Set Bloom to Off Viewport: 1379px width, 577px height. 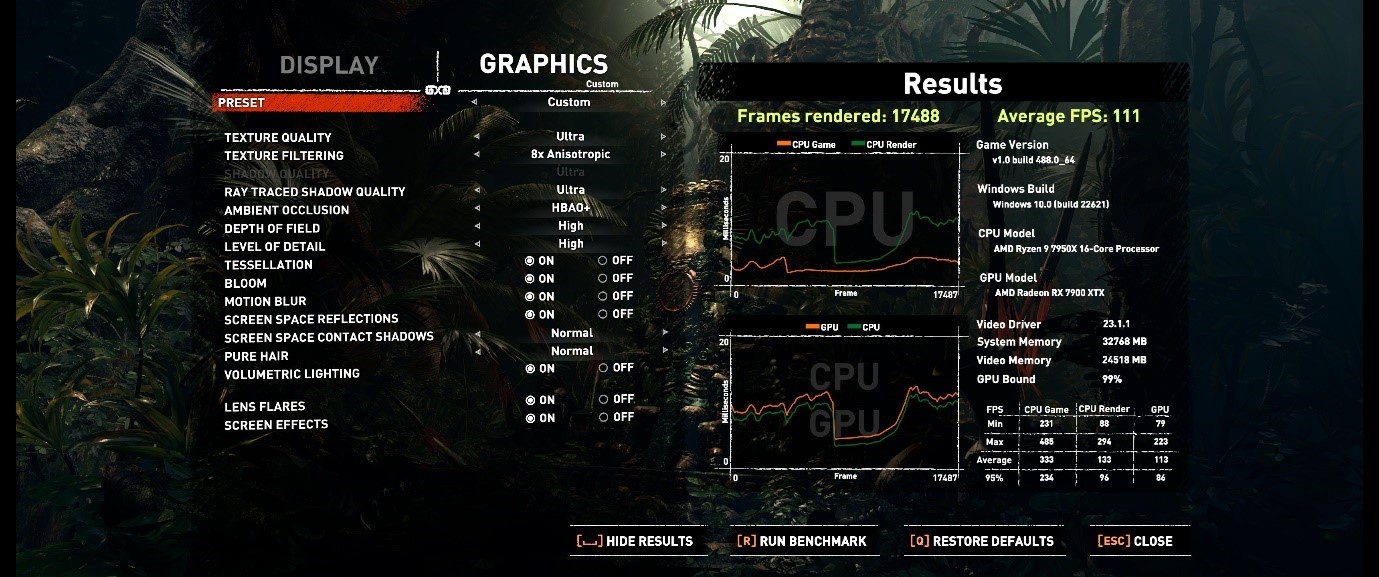click(x=603, y=279)
